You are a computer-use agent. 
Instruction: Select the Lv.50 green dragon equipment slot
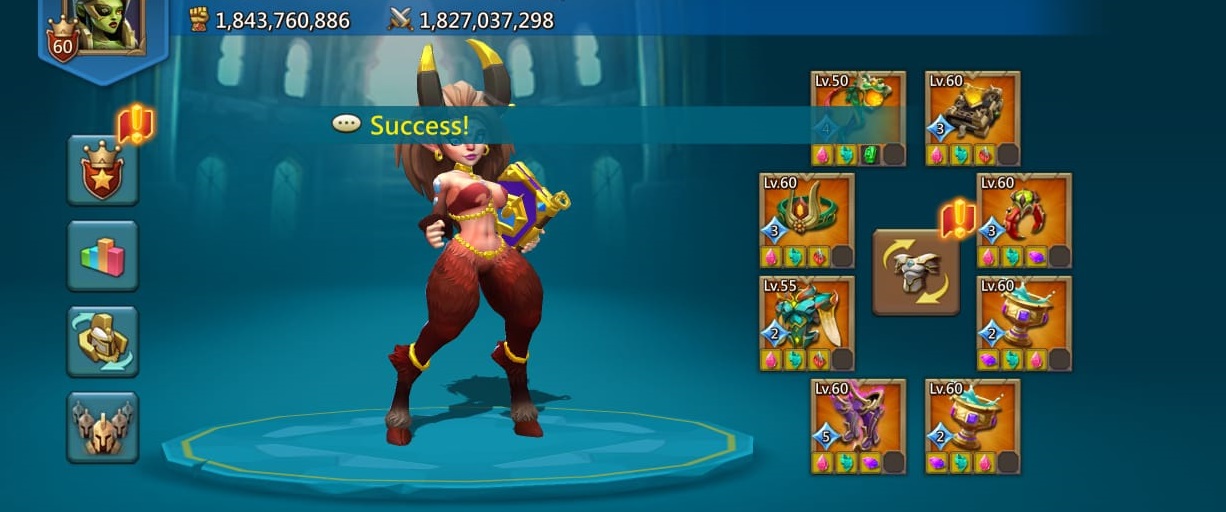(x=859, y=118)
